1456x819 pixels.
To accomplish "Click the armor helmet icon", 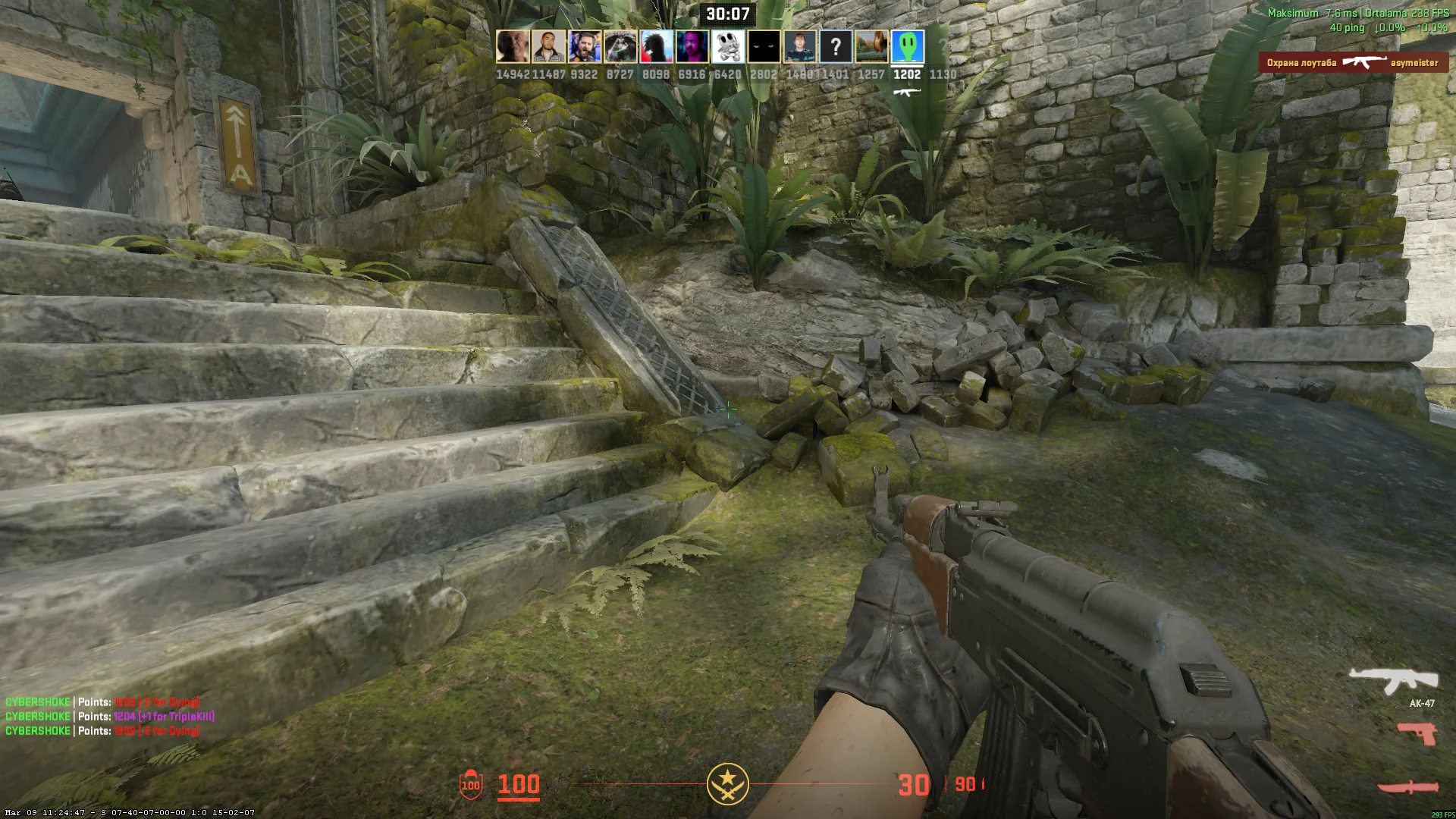I will 471,784.
